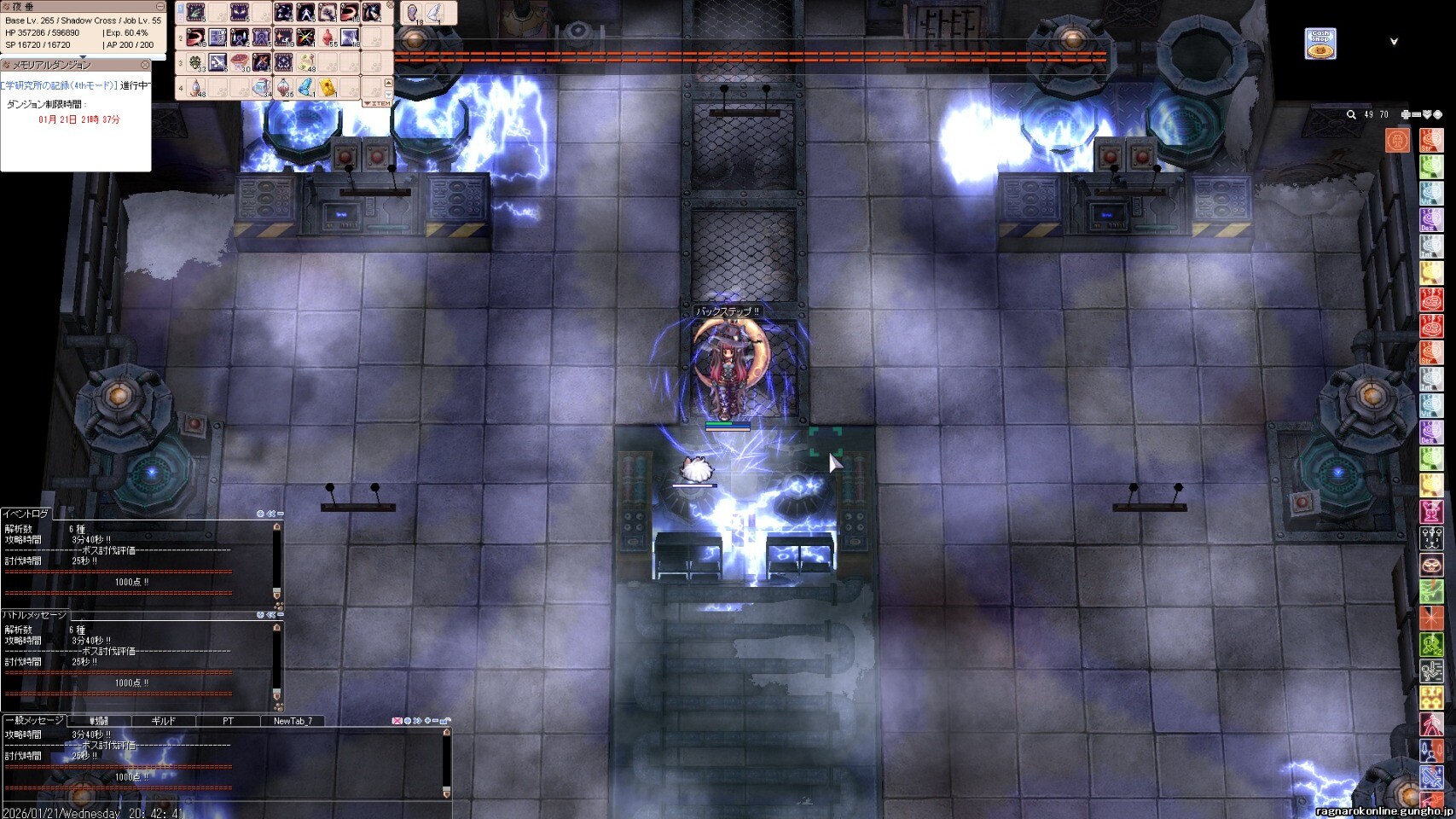
Task: Select the 一般メッセージ chat tab
Action: point(34,721)
